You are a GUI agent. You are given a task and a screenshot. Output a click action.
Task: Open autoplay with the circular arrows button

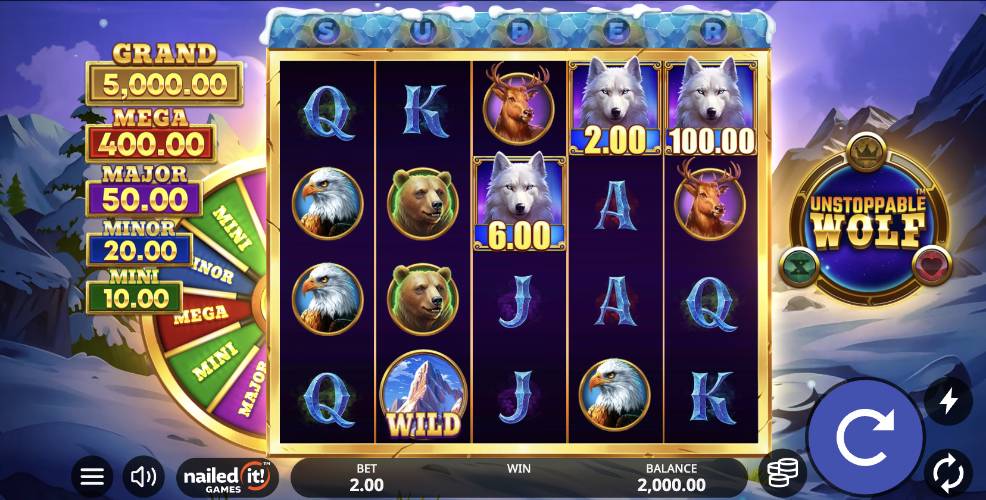[x=948, y=470]
